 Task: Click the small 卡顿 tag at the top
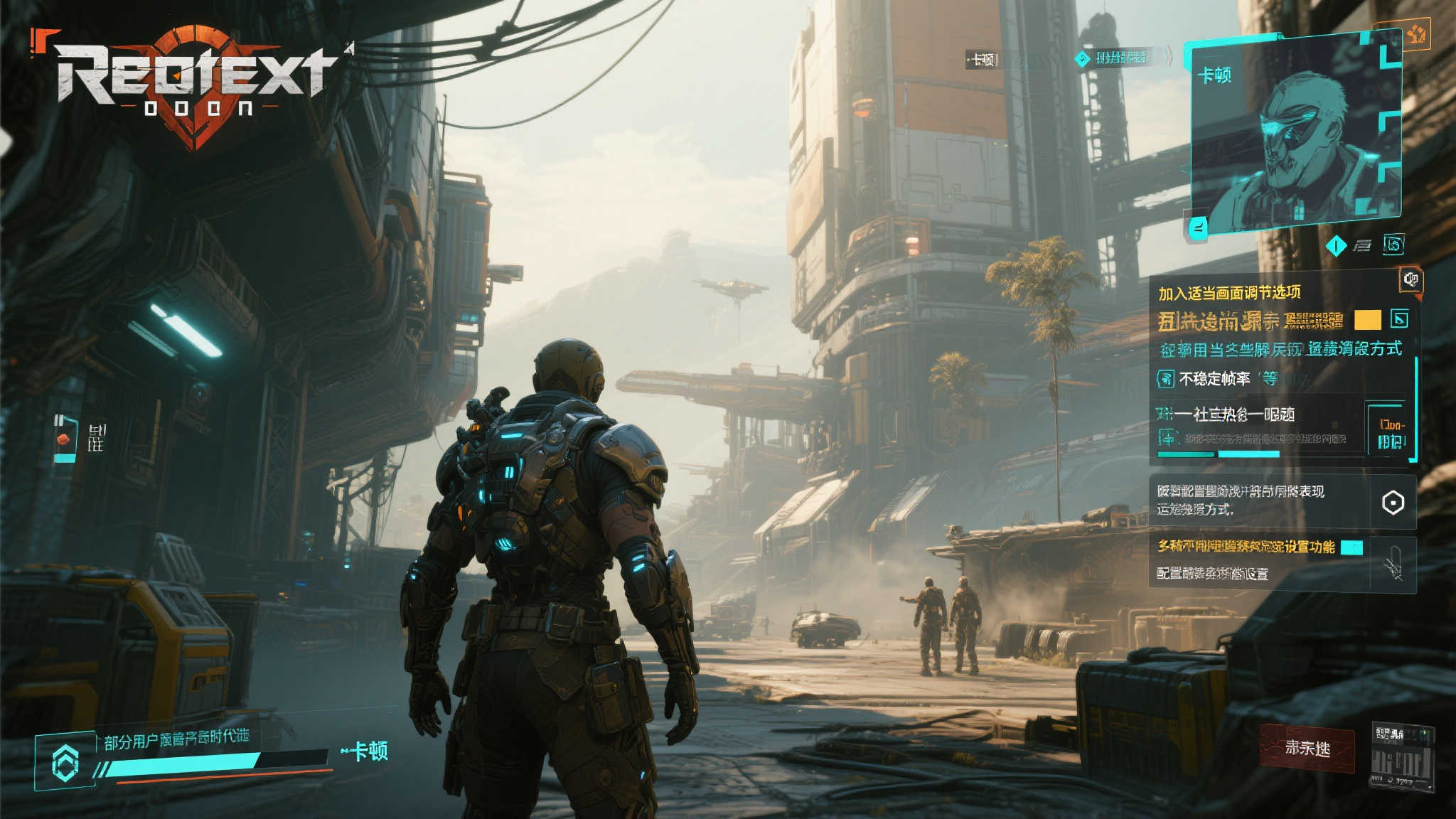point(983,60)
